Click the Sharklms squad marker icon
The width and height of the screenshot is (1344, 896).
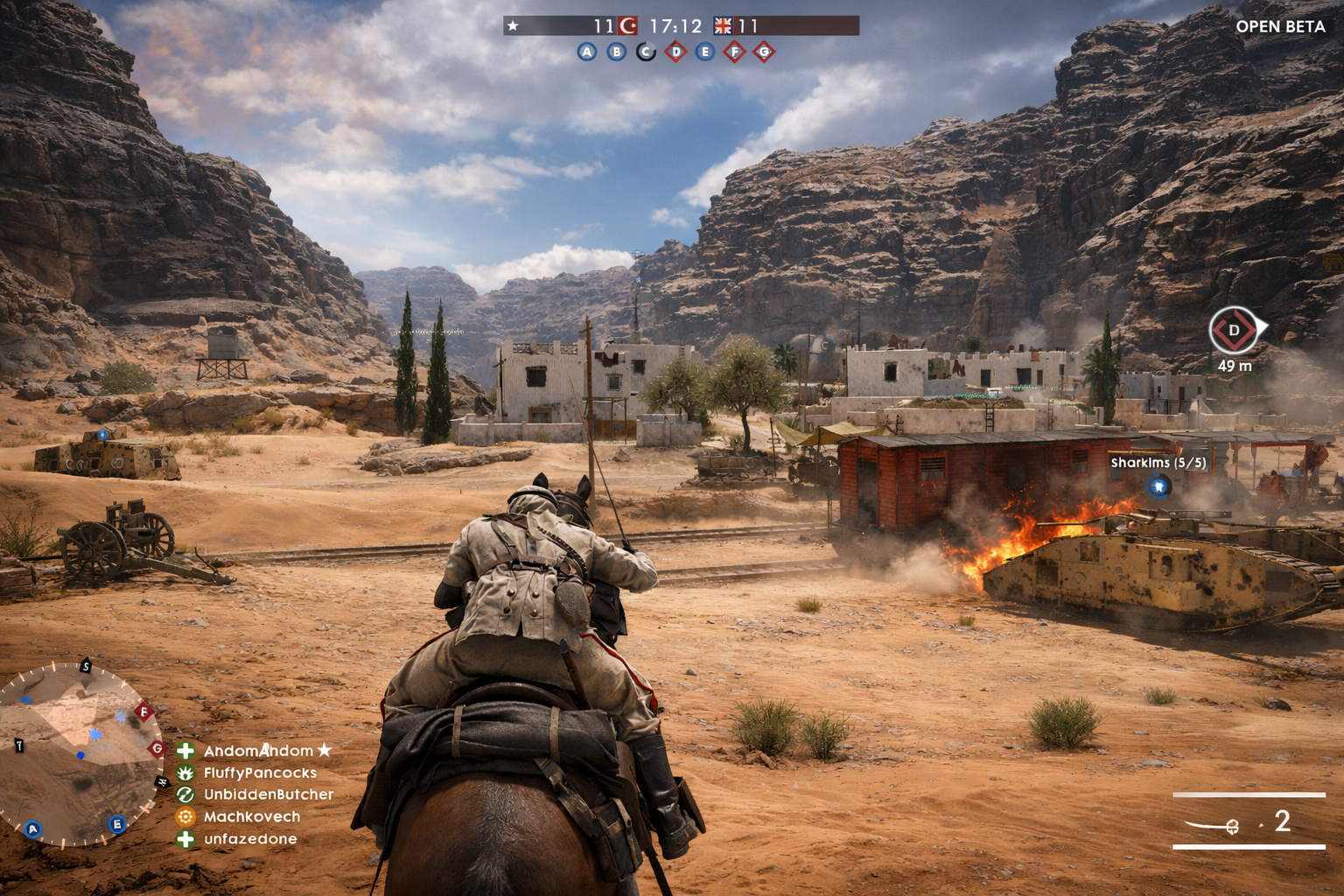click(x=1158, y=486)
